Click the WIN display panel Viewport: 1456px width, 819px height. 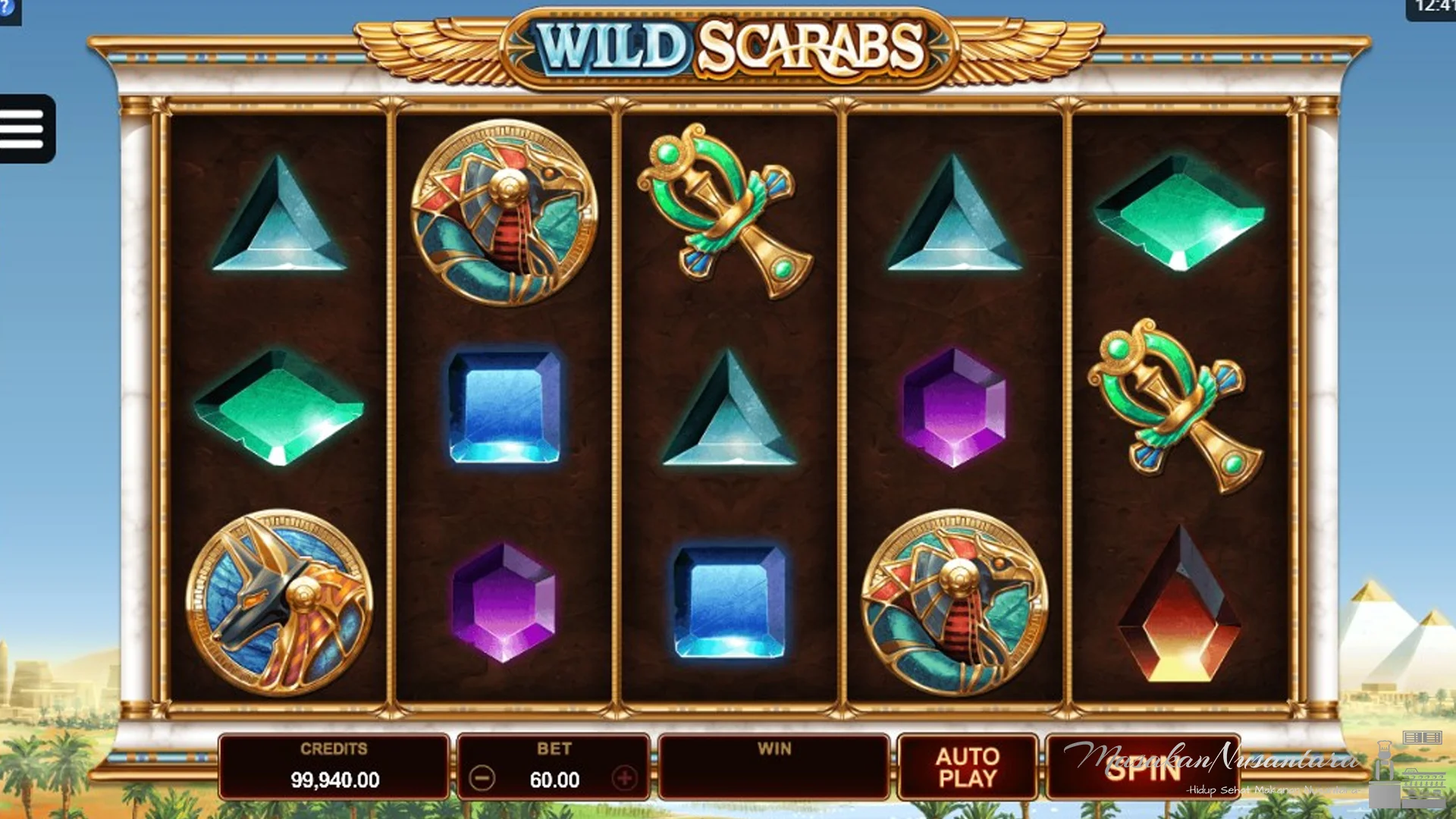[x=775, y=766]
